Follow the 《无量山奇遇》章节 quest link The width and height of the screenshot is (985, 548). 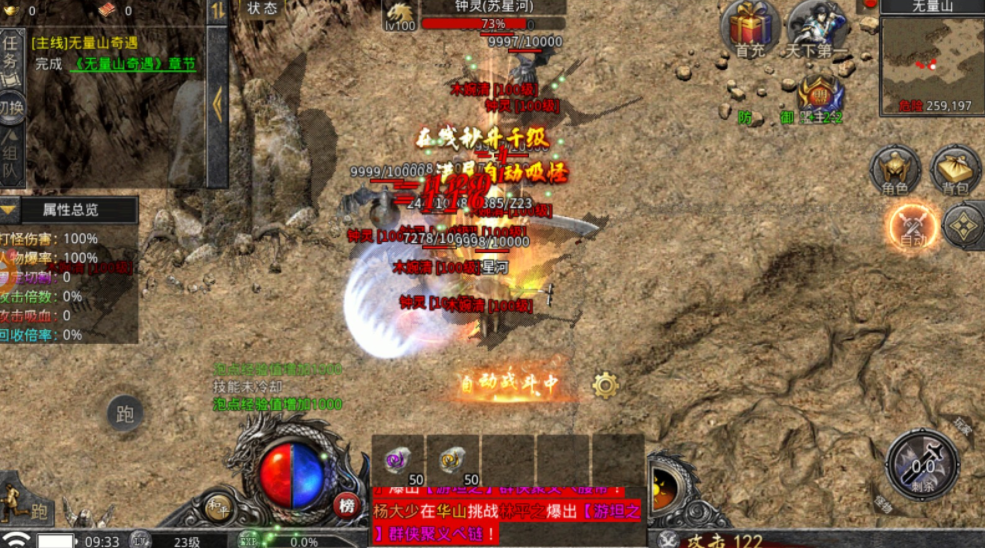[x=135, y=64]
